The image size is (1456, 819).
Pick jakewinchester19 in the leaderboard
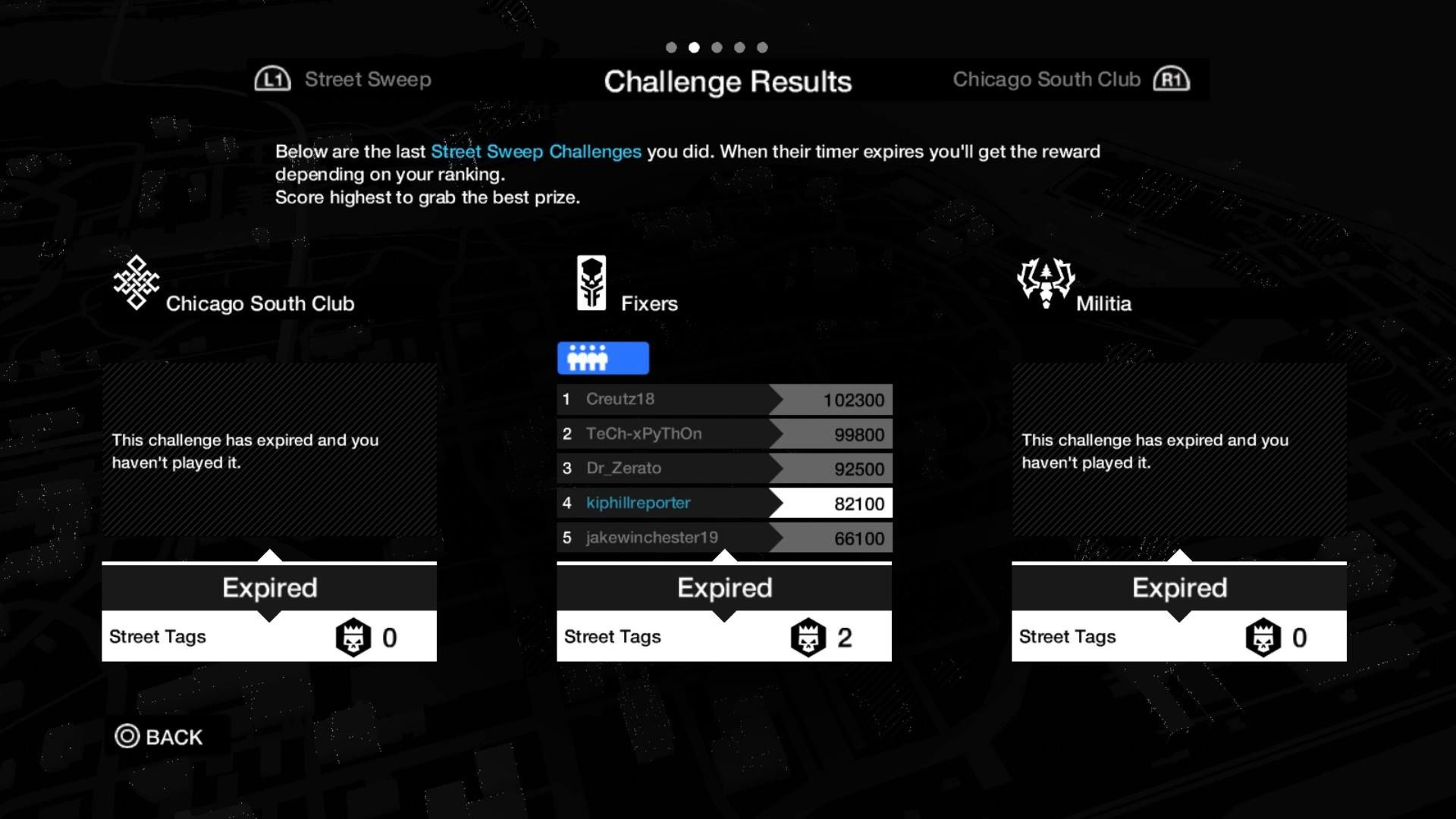pos(723,538)
